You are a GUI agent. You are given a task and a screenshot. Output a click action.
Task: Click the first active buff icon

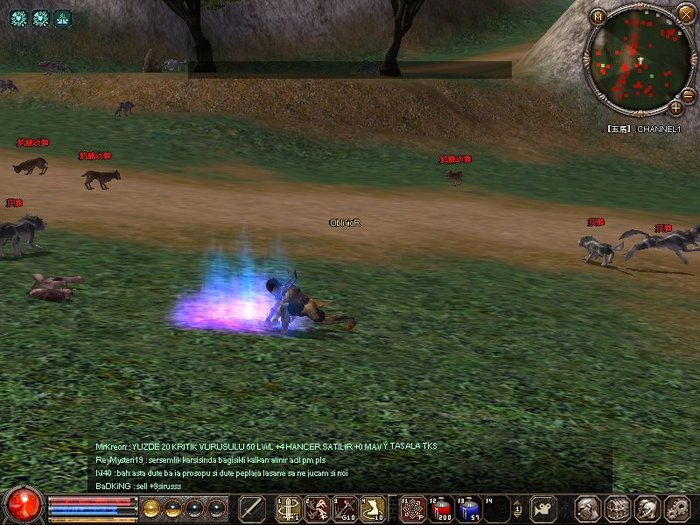tap(18, 18)
